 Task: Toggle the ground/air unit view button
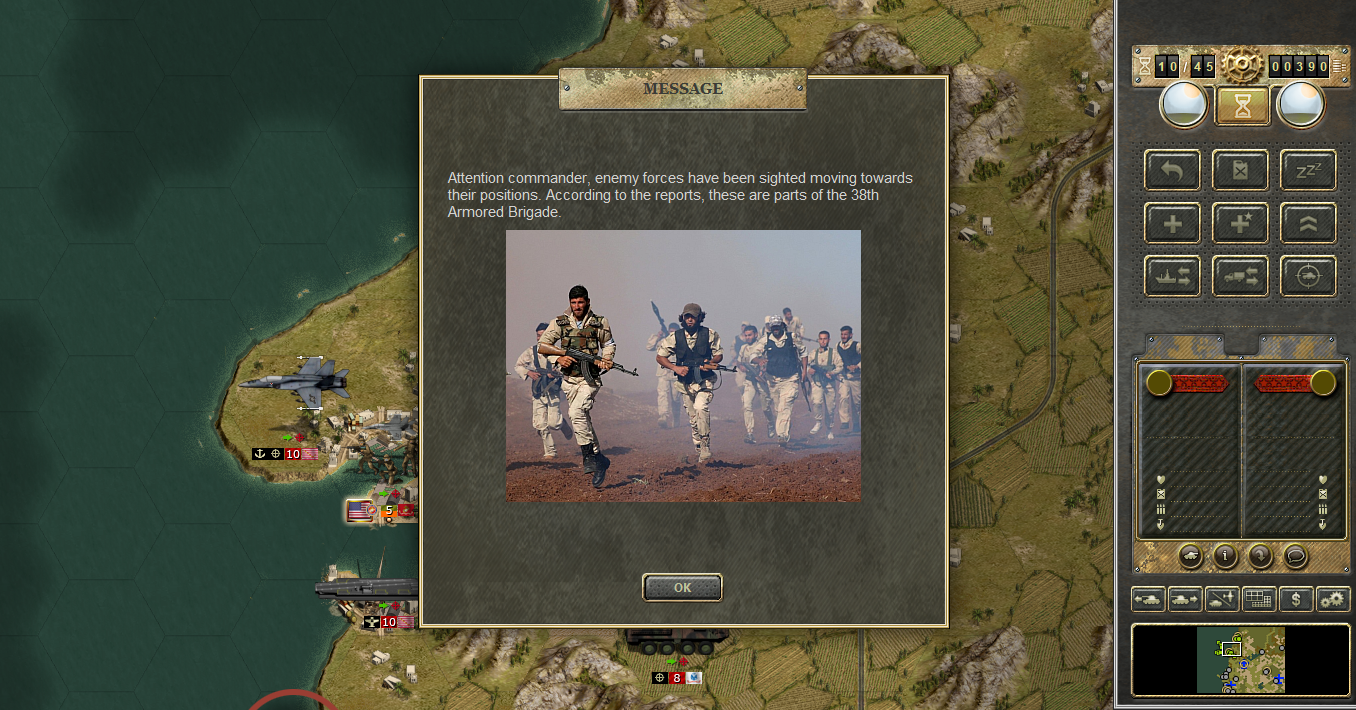click(x=1222, y=599)
